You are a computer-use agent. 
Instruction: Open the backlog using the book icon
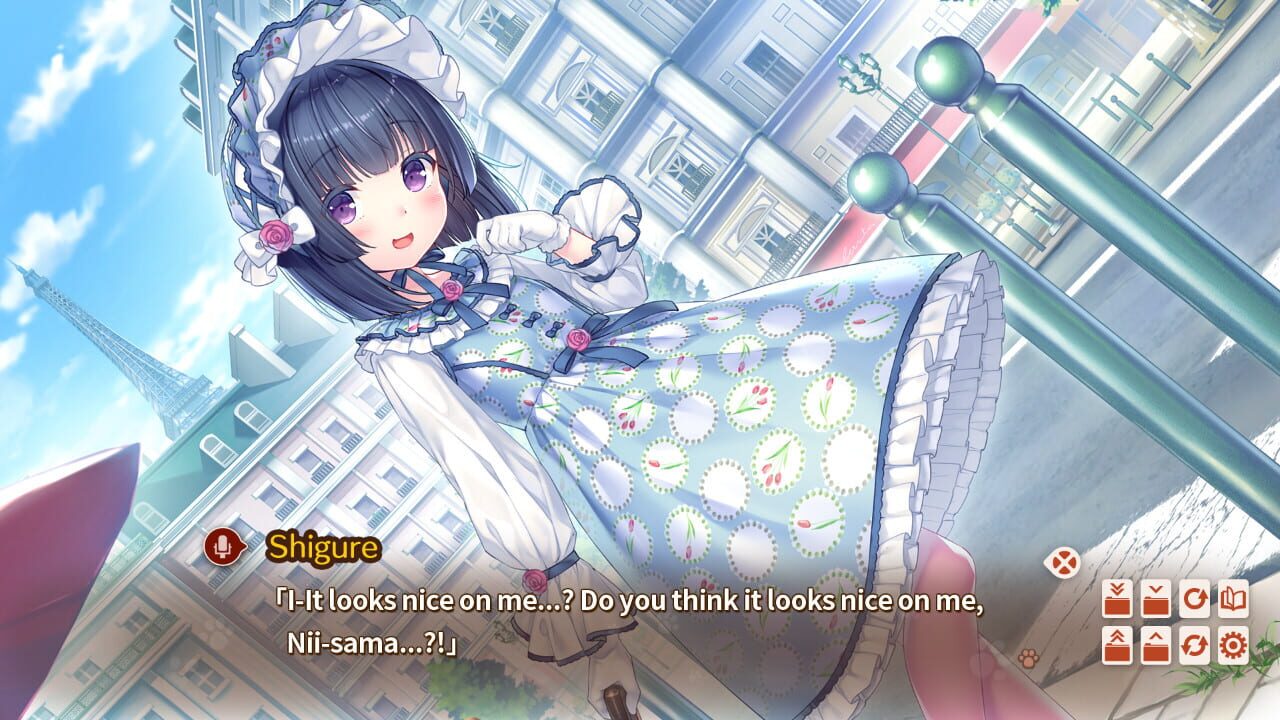pos(1233,598)
